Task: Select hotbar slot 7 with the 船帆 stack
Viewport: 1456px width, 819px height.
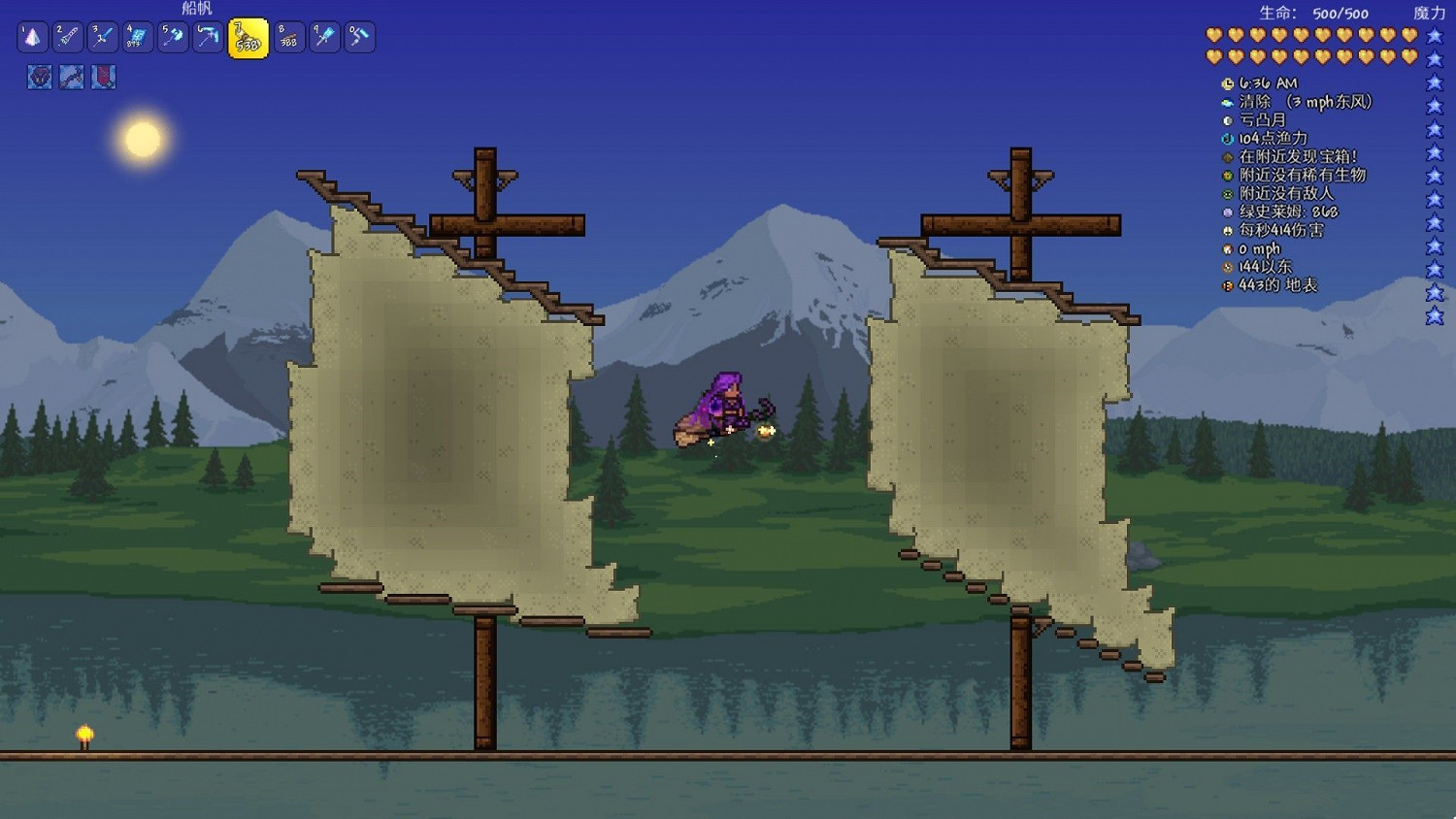Action: (248, 37)
